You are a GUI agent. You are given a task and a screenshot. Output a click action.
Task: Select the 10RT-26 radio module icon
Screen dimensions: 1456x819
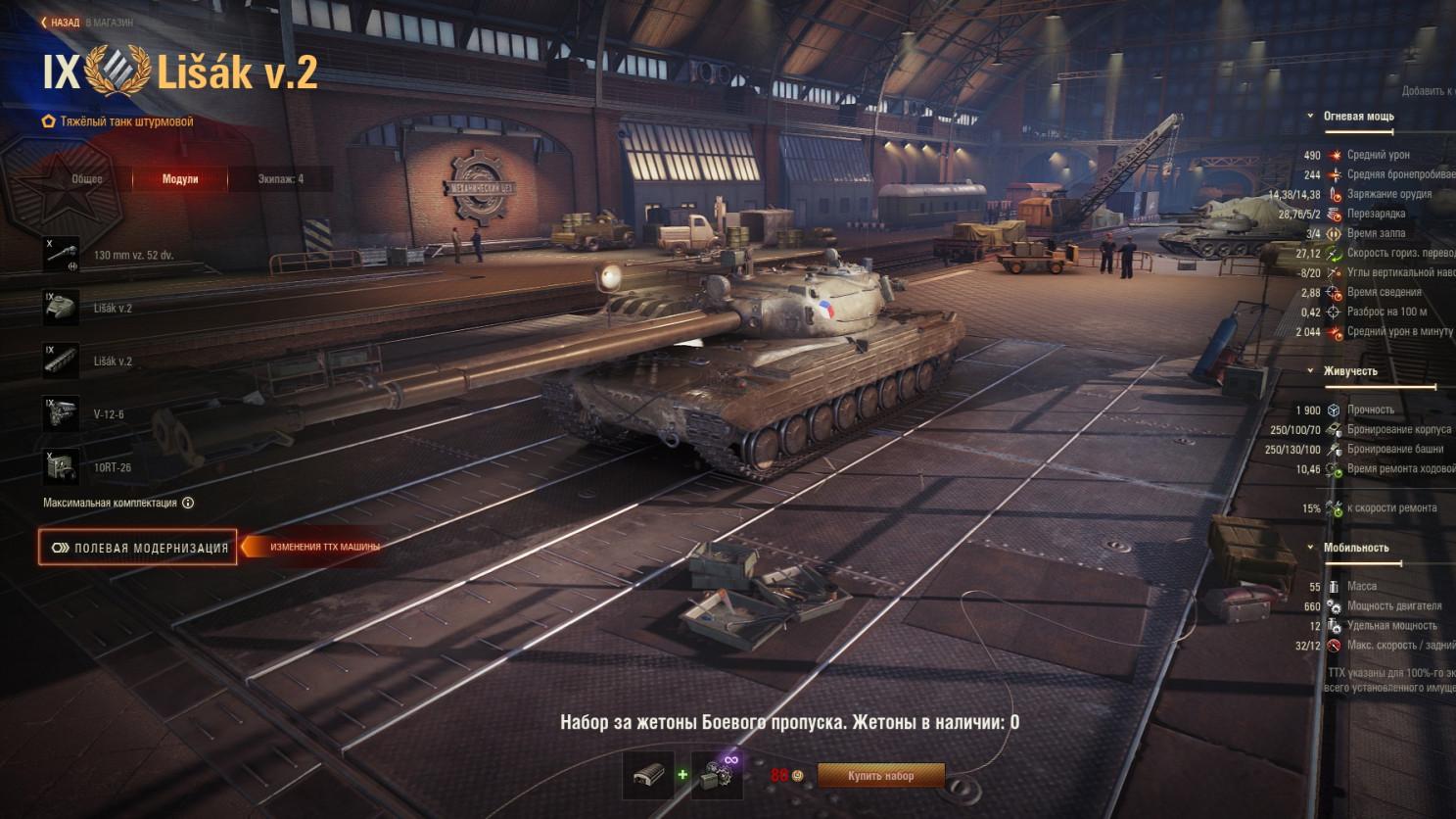coord(62,466)
